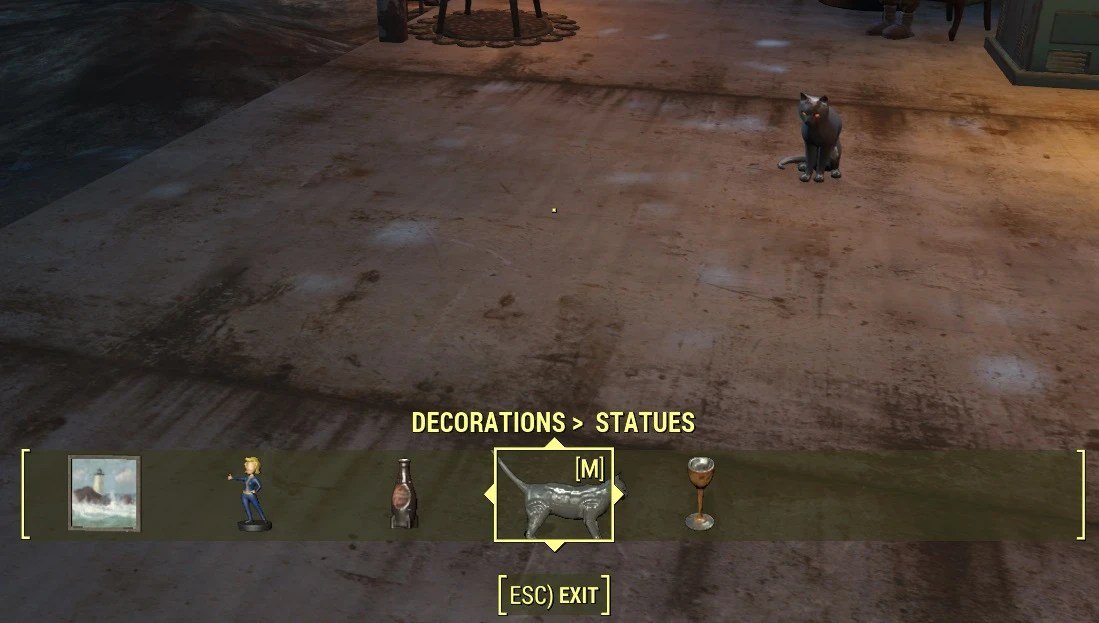
Task: Select the highlighted silver cat statue
Action: click(553, 497)
